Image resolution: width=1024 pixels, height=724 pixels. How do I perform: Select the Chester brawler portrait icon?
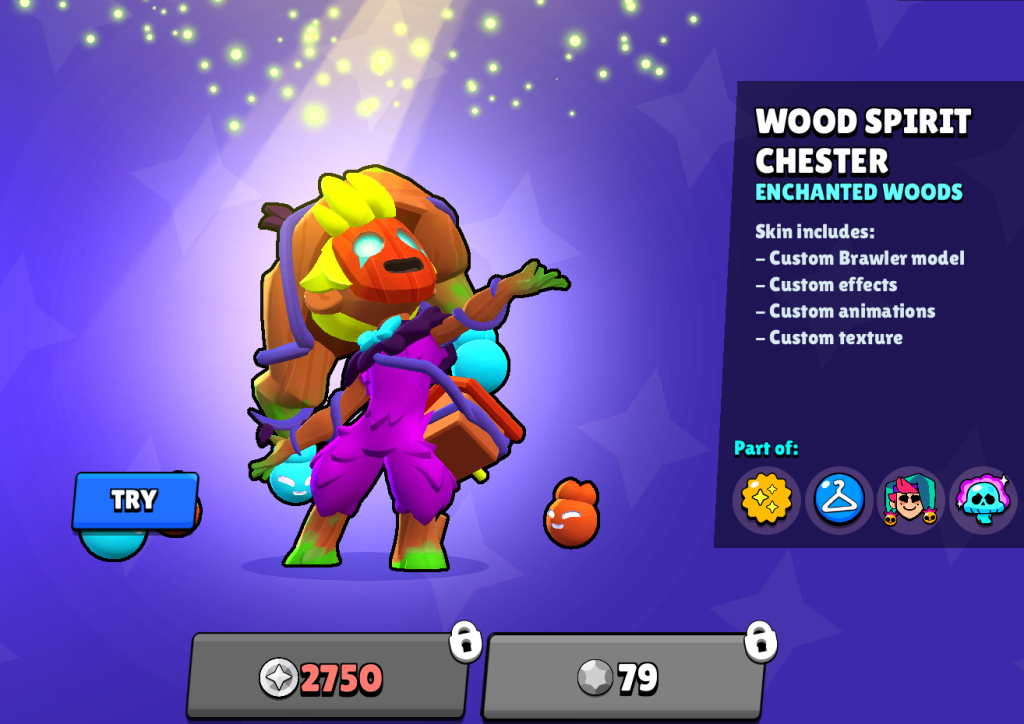coord(910,500)
